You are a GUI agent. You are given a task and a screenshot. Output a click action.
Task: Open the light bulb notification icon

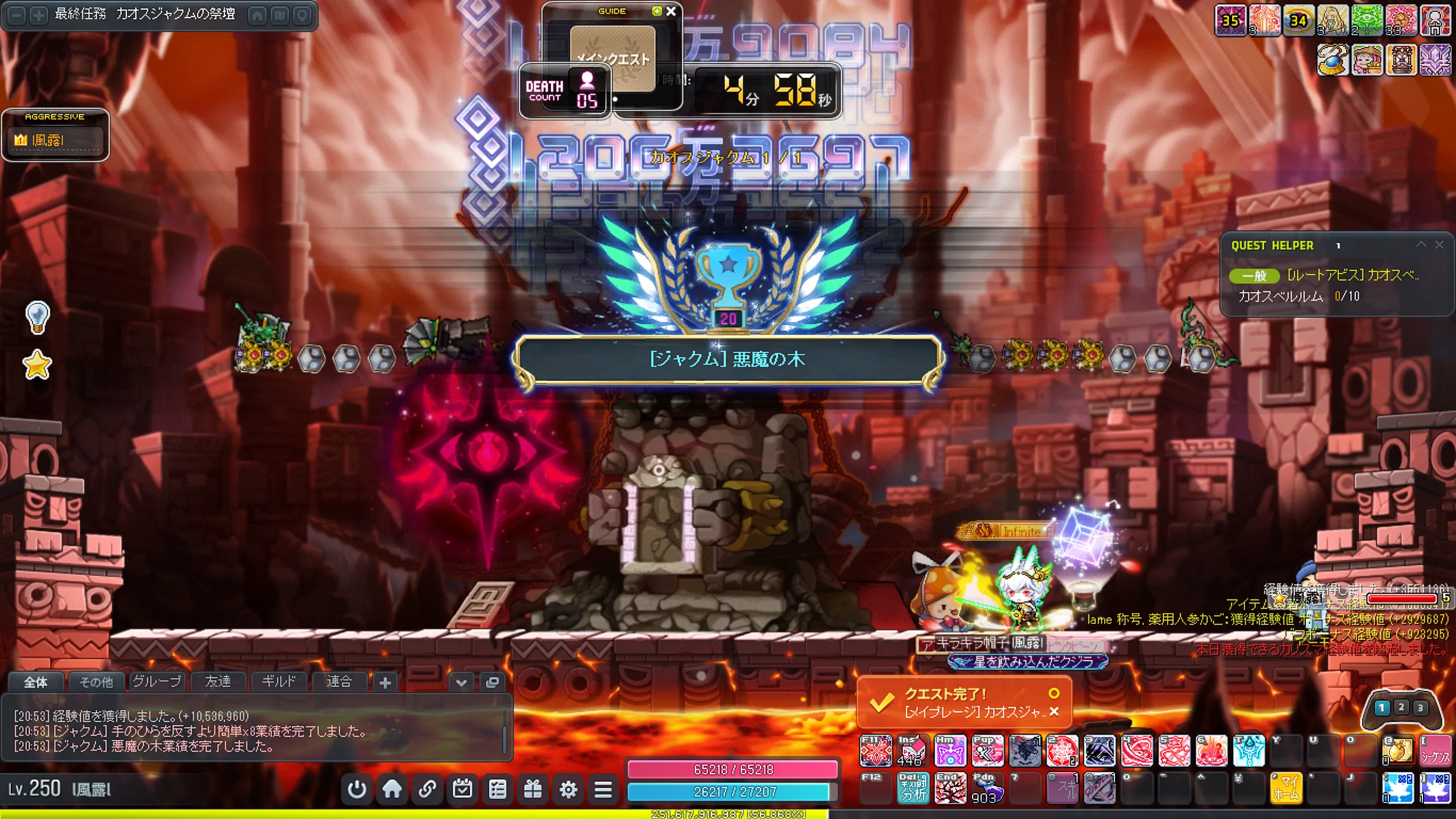(38, 317)
